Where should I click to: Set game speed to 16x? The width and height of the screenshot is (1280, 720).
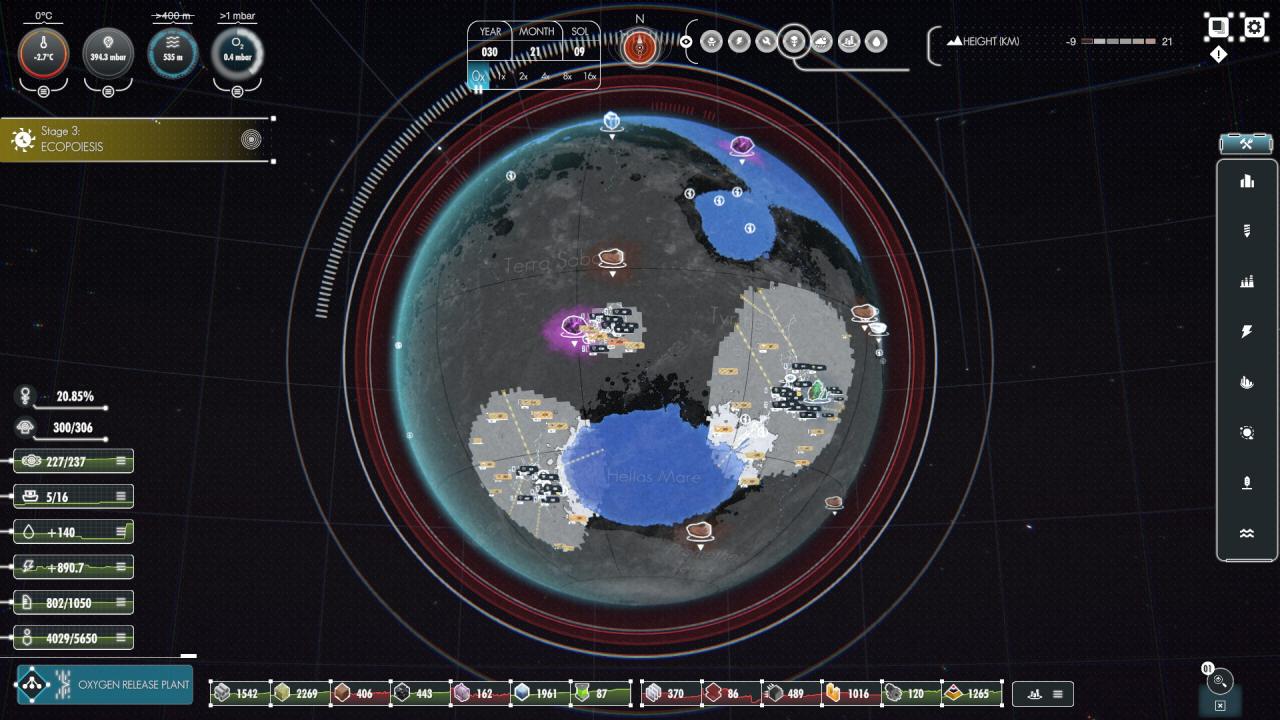589,76
